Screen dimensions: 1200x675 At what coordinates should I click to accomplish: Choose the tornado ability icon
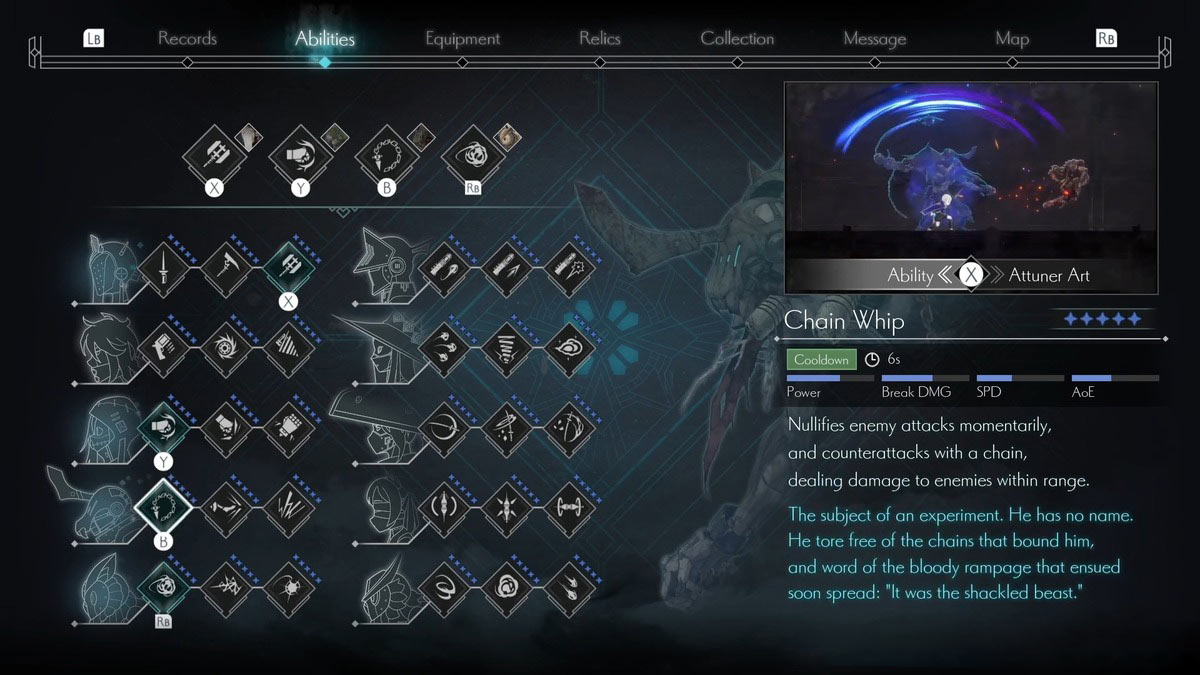tap(506, 347)
